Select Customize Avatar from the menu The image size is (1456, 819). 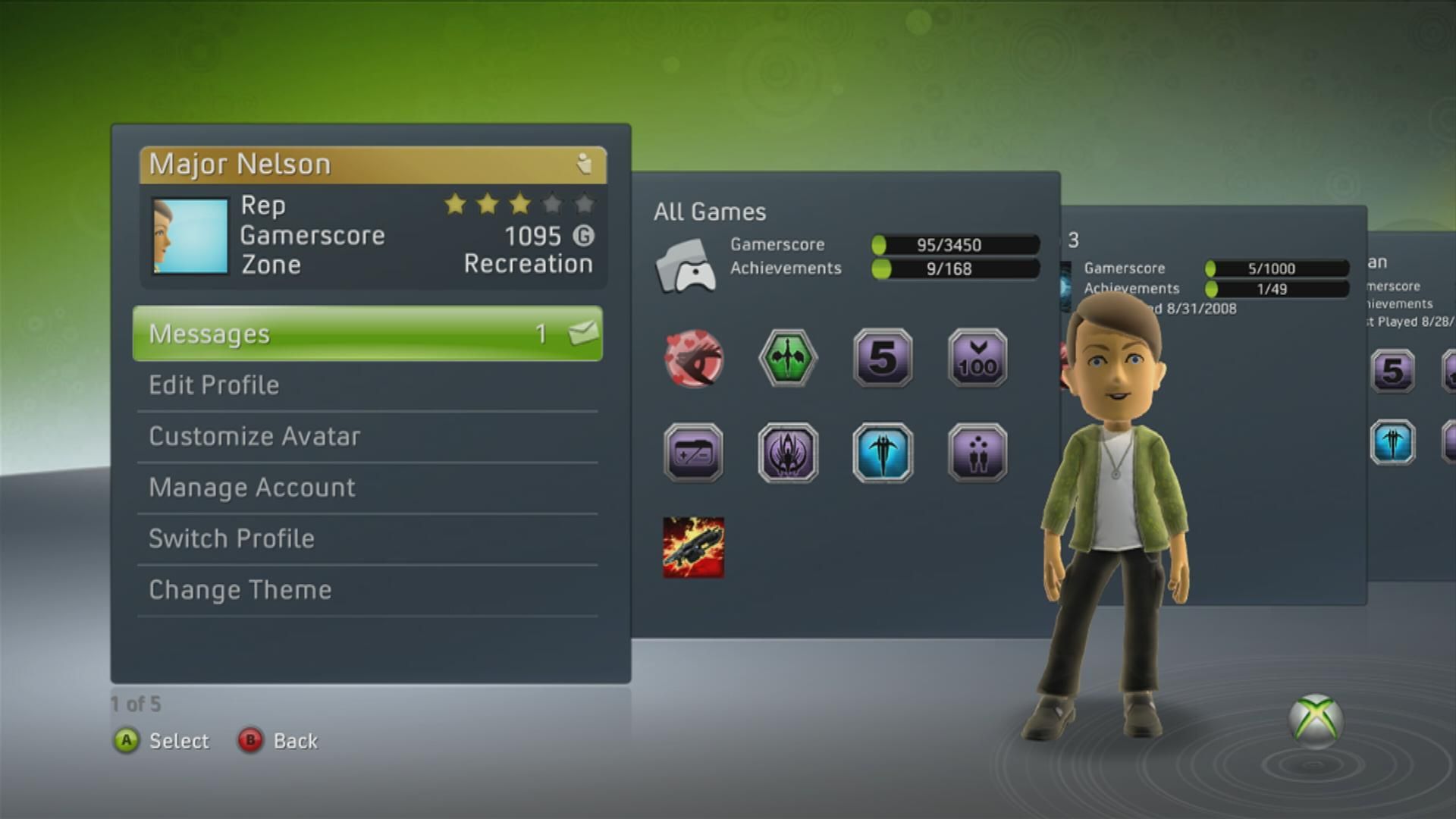(x=255, y=436)
